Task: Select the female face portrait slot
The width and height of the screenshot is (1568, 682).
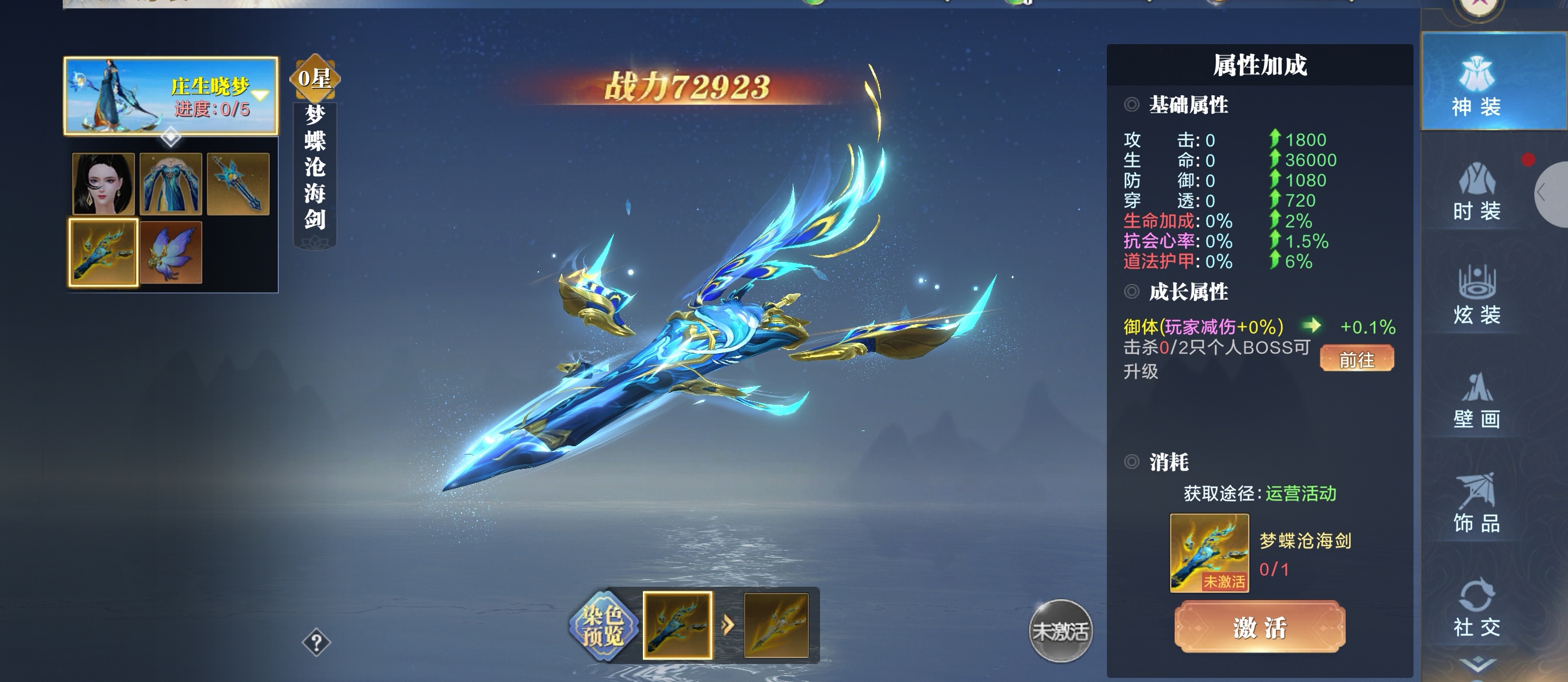Action: (103, 184)
